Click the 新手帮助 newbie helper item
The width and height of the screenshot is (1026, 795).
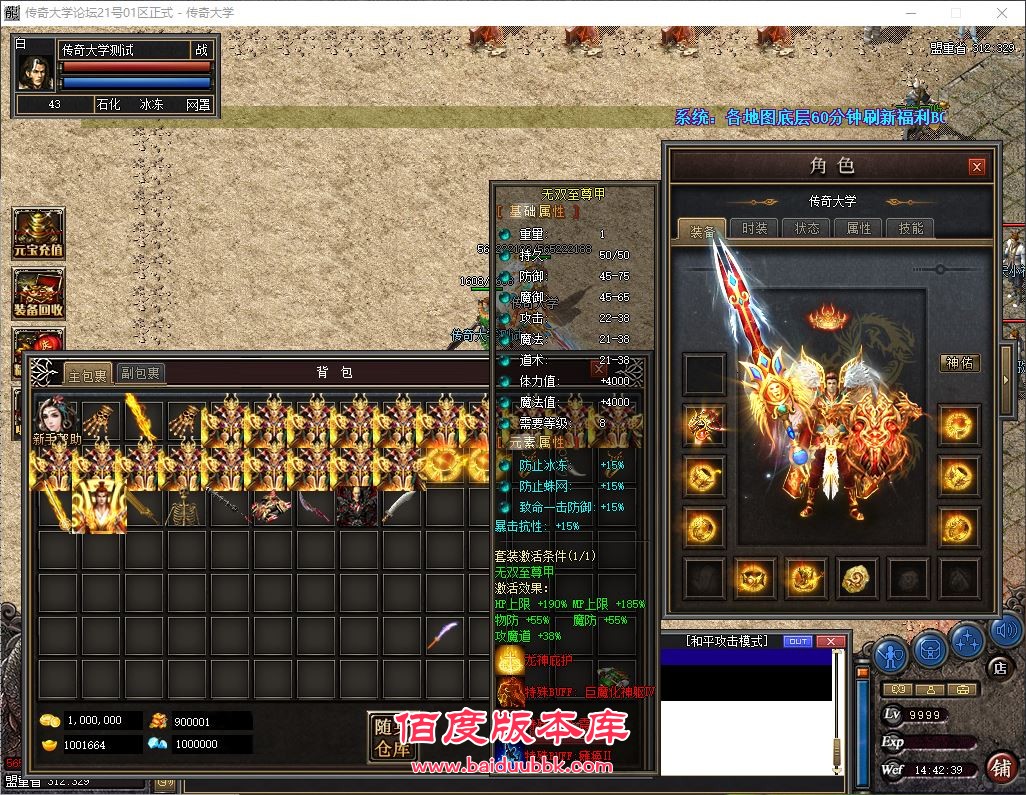(x=56, y=422)
